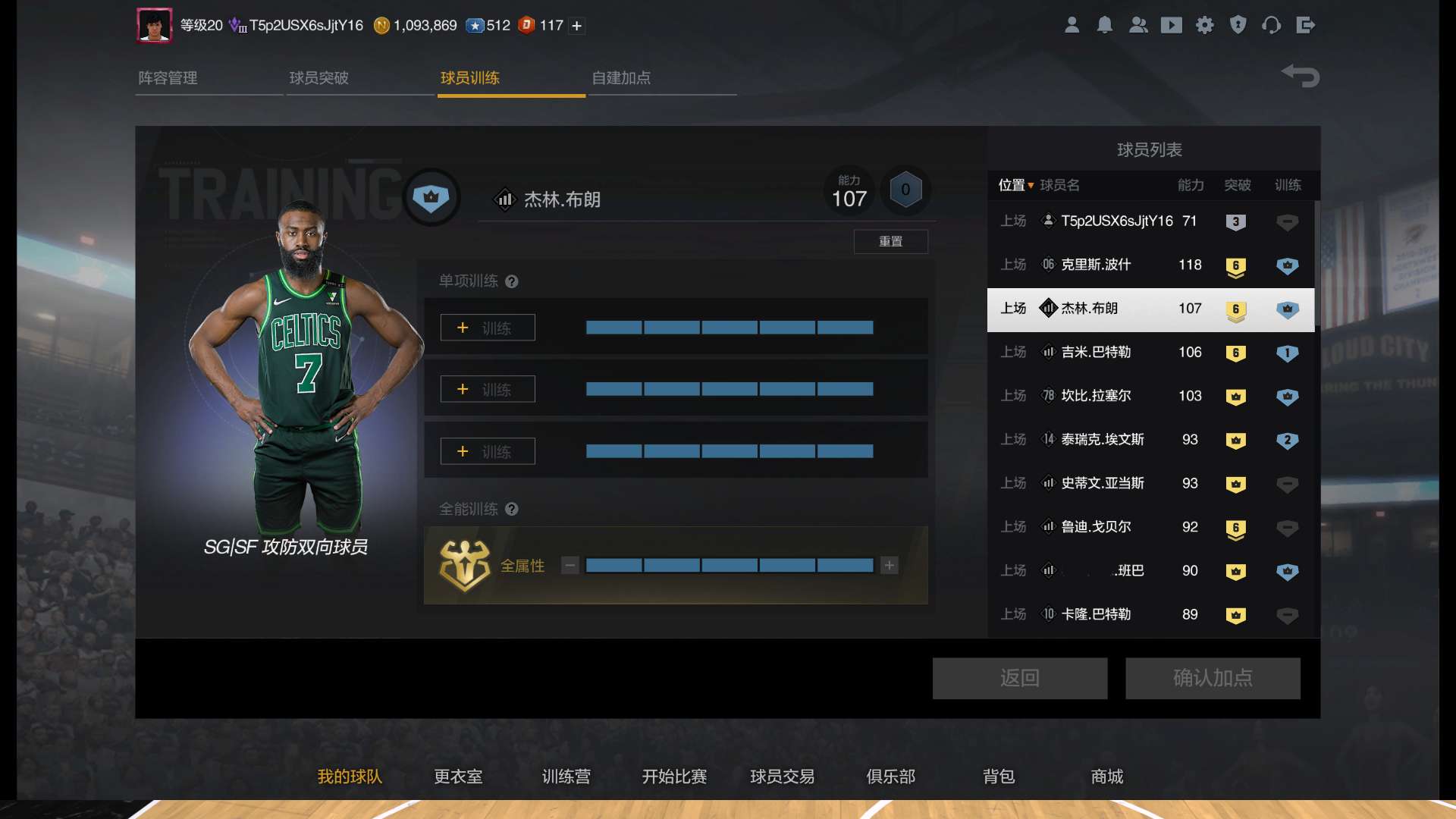Open the video replay icon in the top bar
This screenshot has width=1456, height=819.
point(1172,25)
